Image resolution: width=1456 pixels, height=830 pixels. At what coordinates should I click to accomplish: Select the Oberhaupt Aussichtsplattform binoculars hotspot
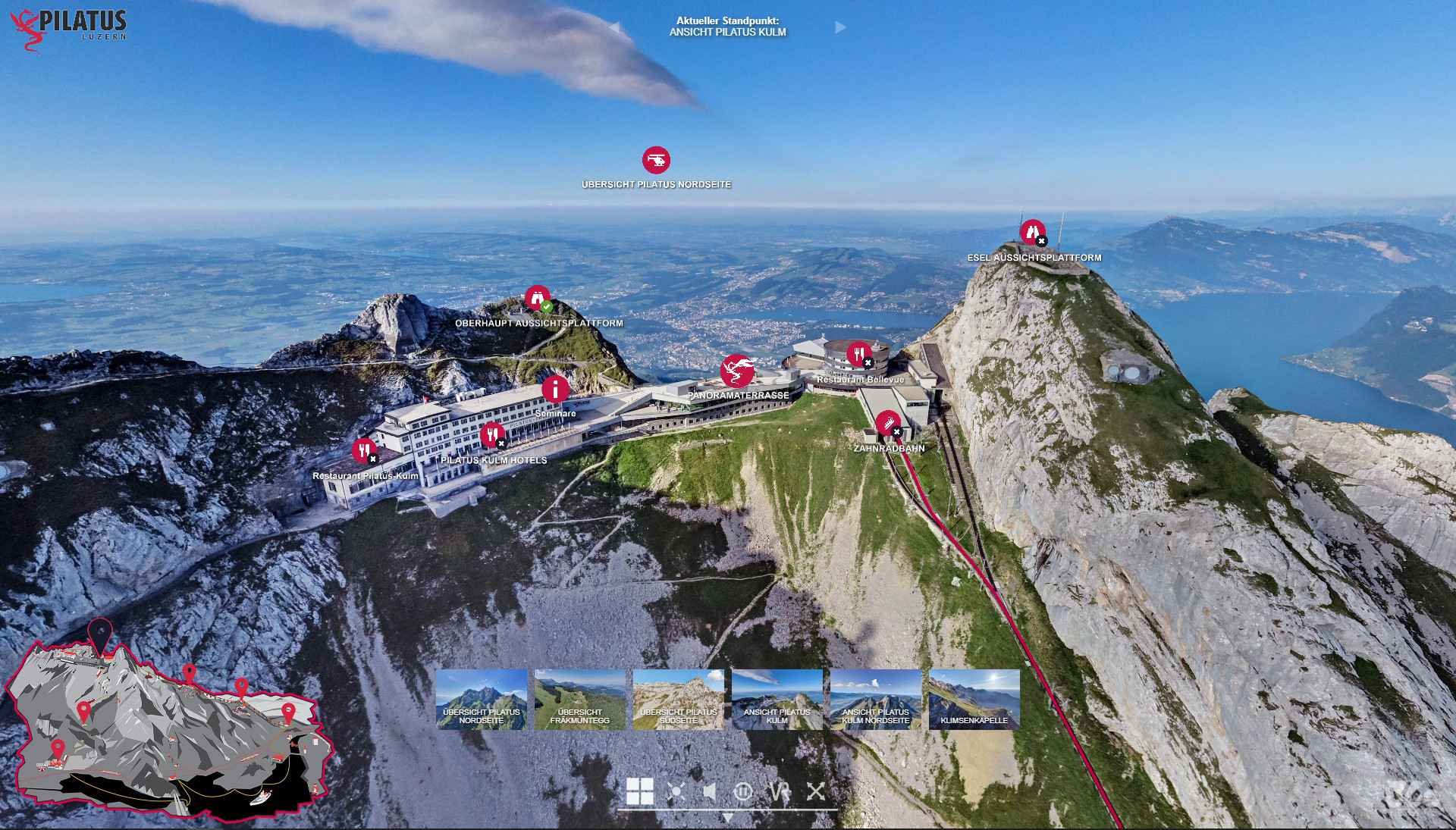click(x=538, y=297)
